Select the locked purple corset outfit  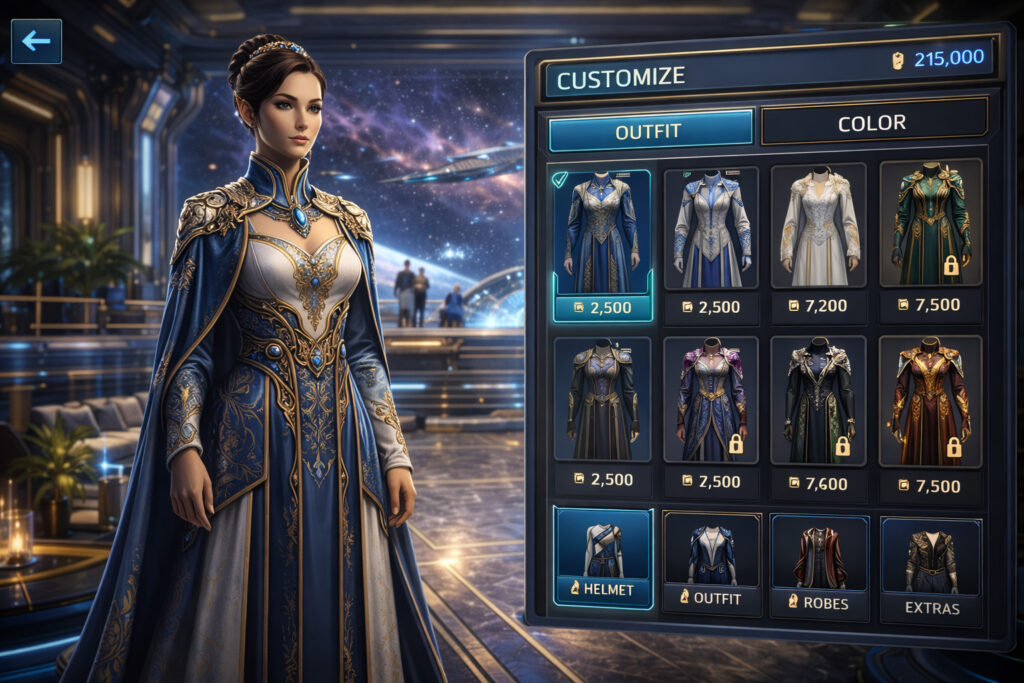(x=710, y=400)
